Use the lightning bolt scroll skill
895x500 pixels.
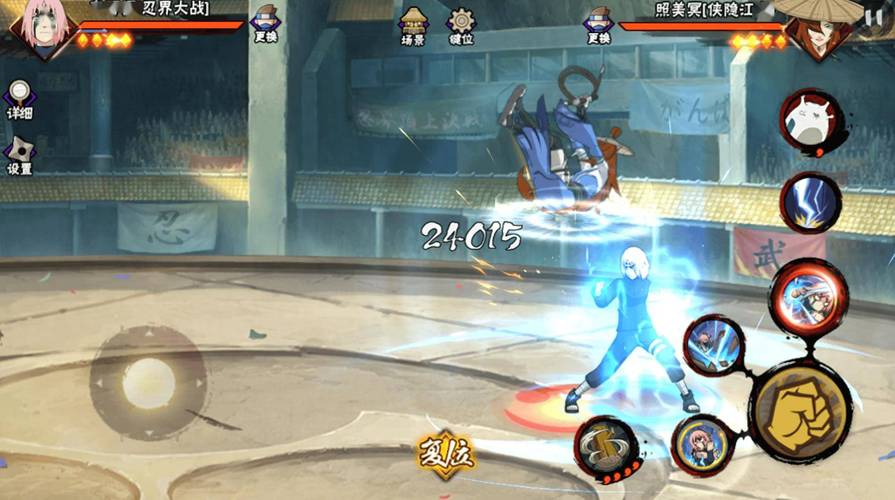click(810, 201)
